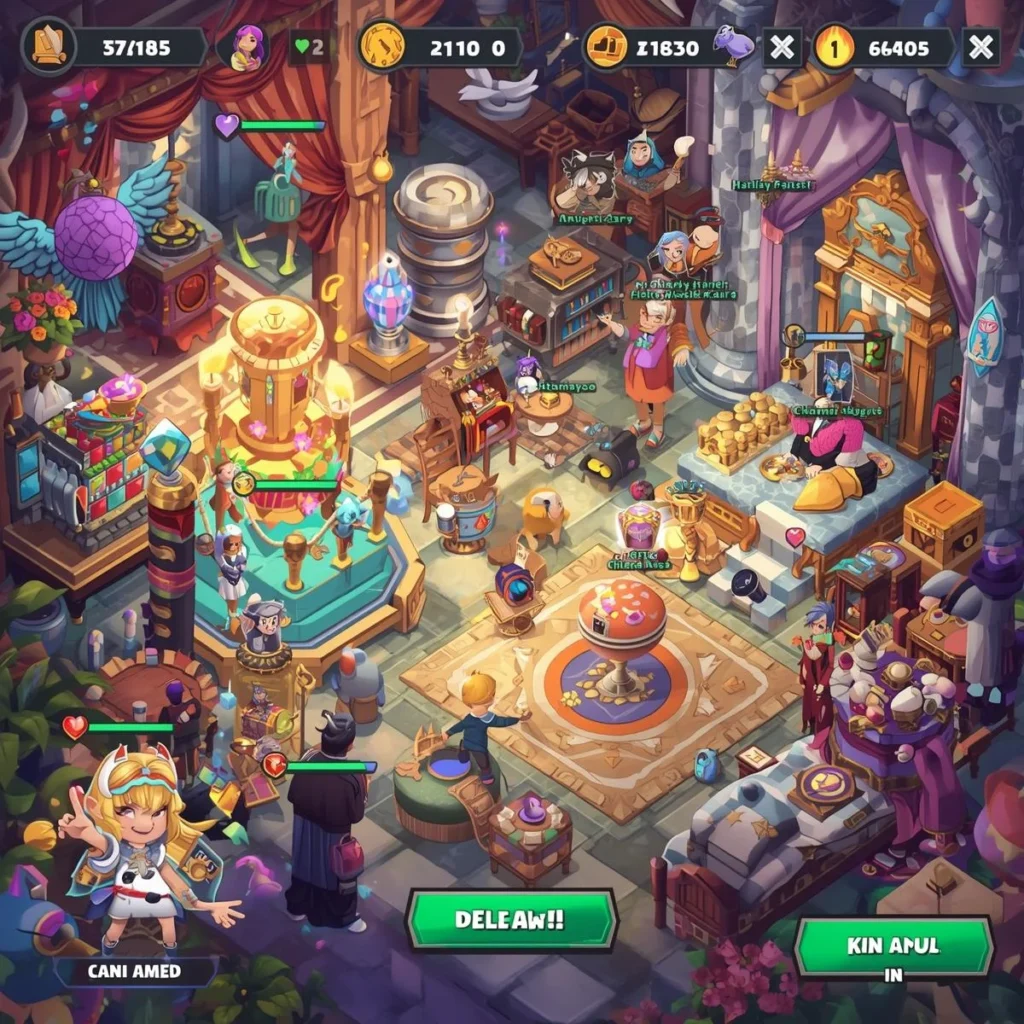Tap the gold coin icon beside 2110
The height and width of the screenshot is (1024, 1024).
(381, 47)
